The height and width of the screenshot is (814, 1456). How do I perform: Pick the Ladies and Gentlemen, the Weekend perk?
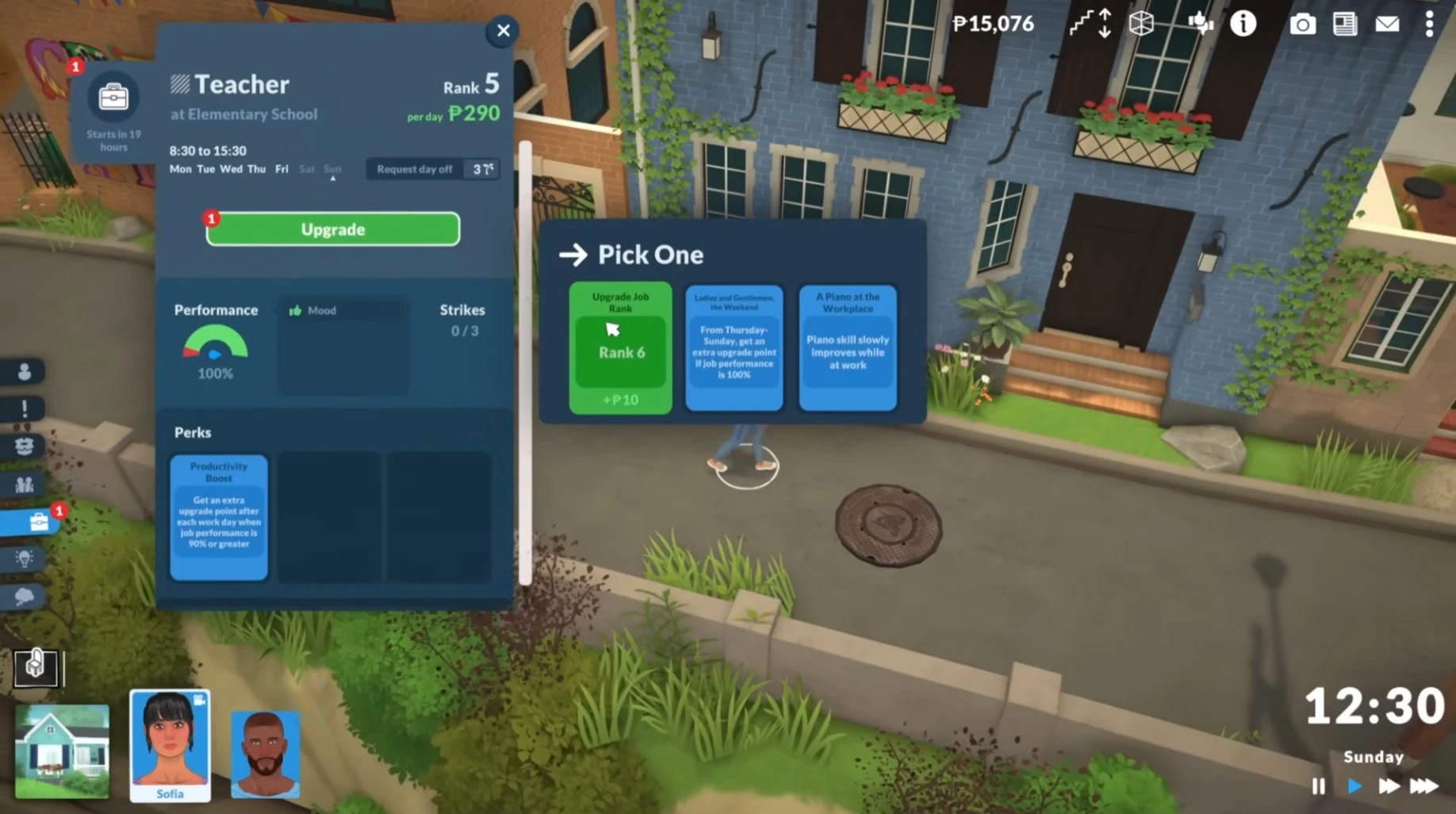pos(734,347)
